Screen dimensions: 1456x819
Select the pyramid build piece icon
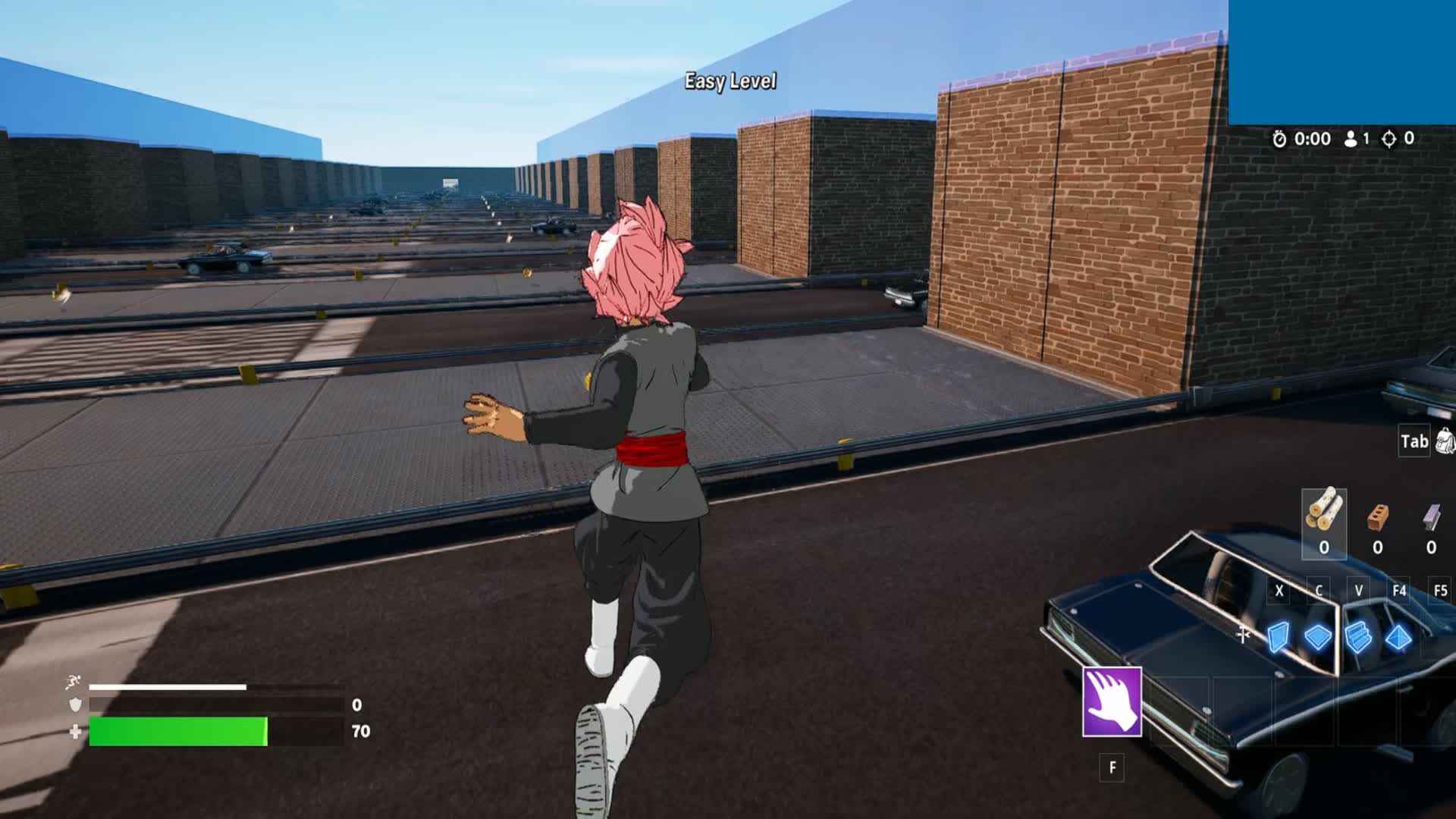tap(1399, 638)
